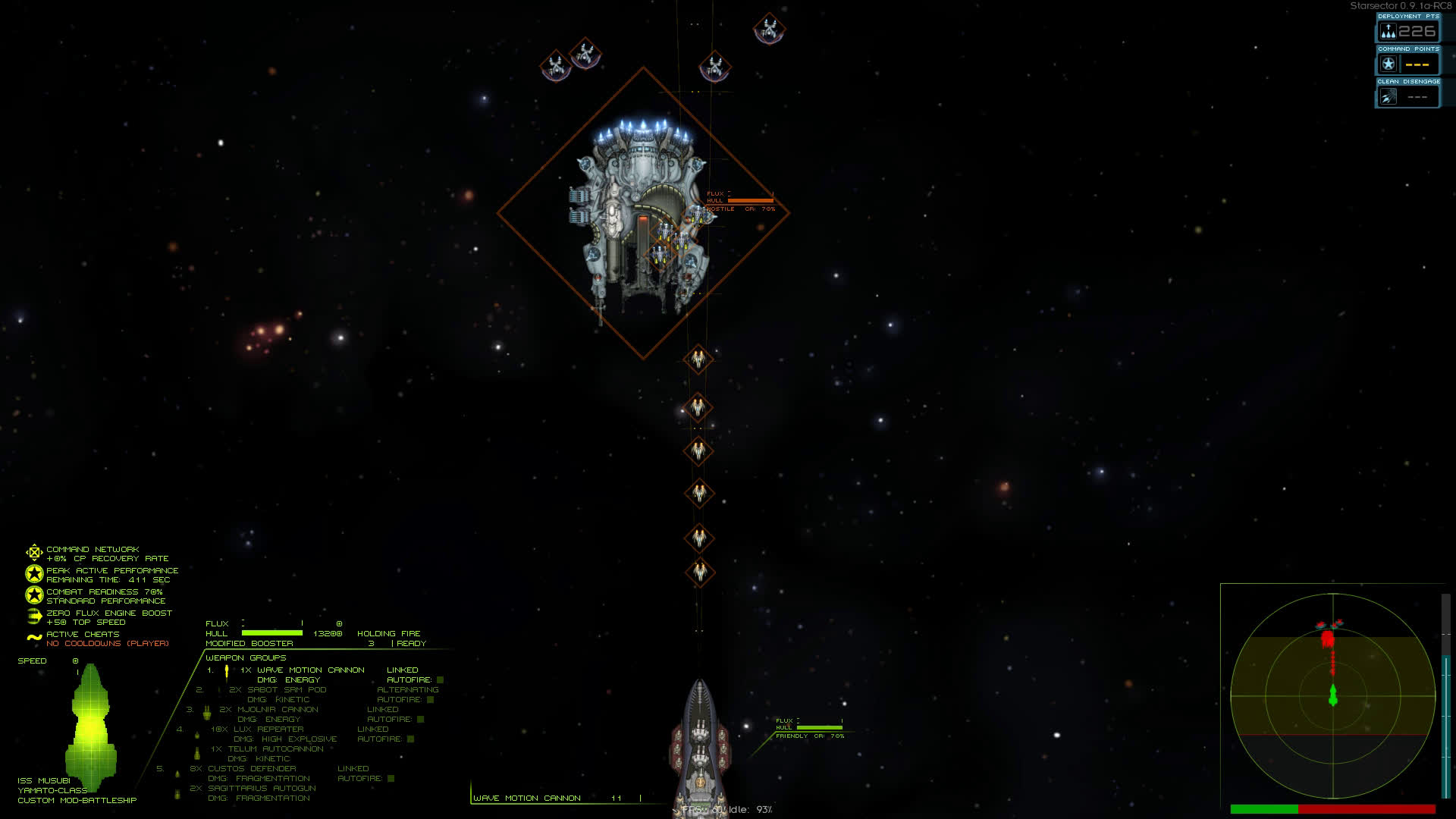The width and height of the screenshot is (1456, 819).
Task: Toggle autofire for Wave Motion Cannon
Action: pyautogui.click(x=440, y=680)
